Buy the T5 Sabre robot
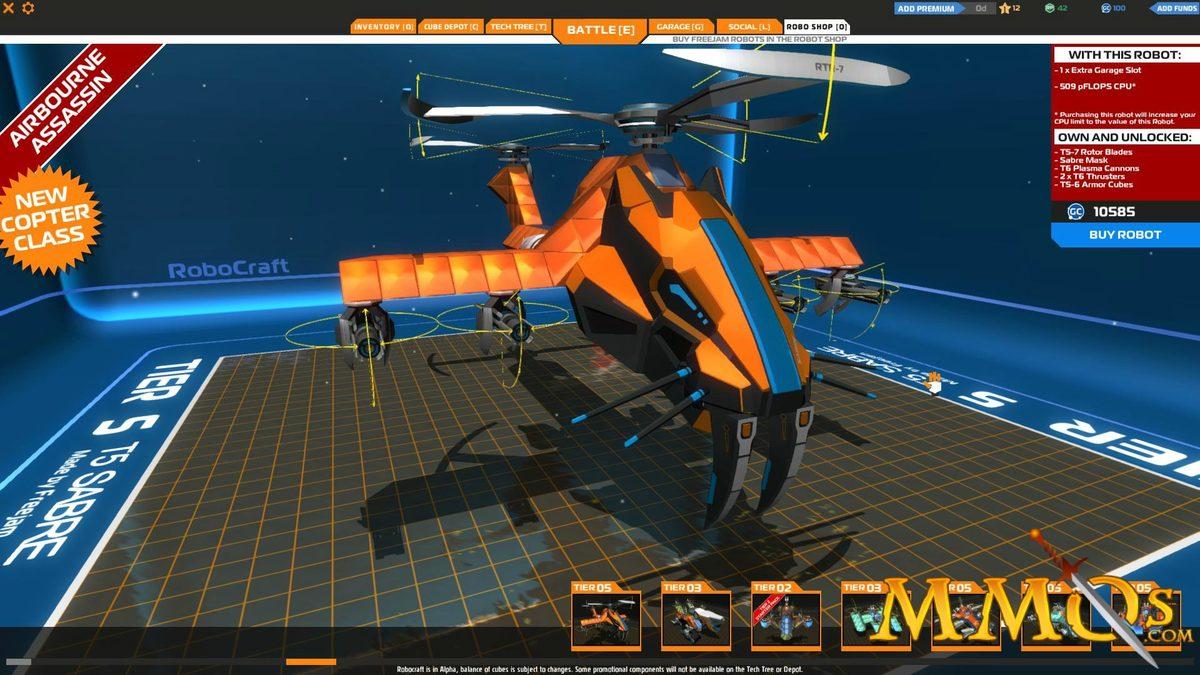The image size is (1200, 675). click(x=1125, y=235)
